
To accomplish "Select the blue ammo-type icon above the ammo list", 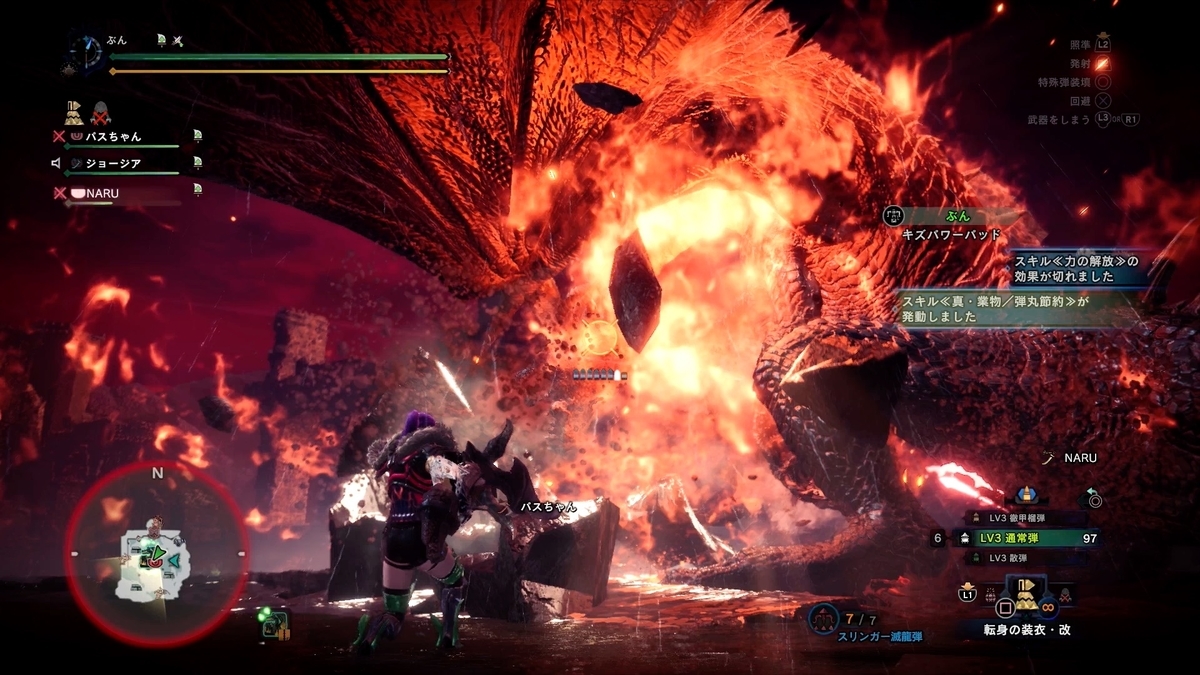I will pos(1026,495).
